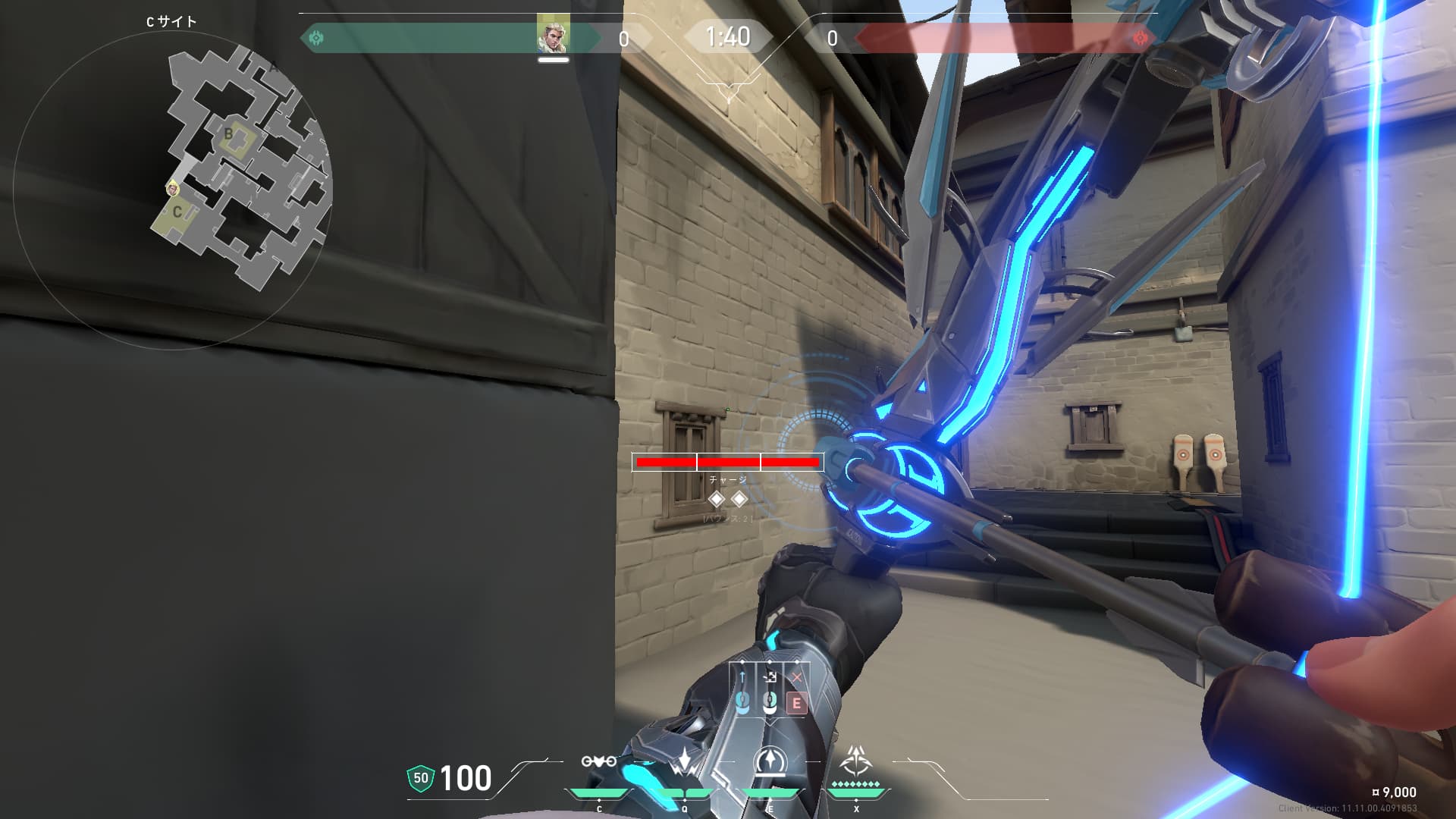
Task: Click the player marker on the minimap
Action: (173, 187)
